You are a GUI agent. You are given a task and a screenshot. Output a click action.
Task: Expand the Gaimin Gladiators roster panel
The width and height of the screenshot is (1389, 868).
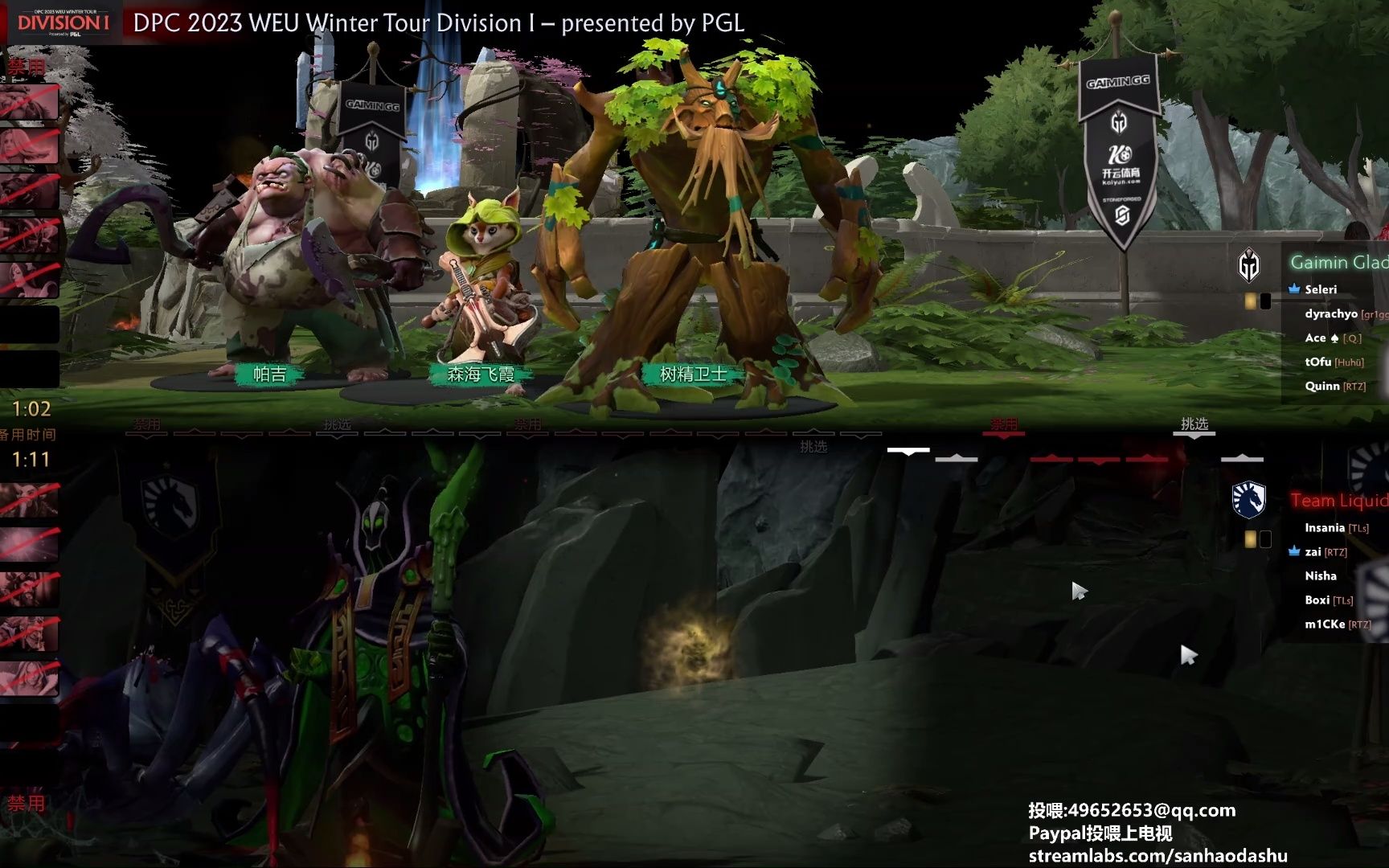(1334, 262)
